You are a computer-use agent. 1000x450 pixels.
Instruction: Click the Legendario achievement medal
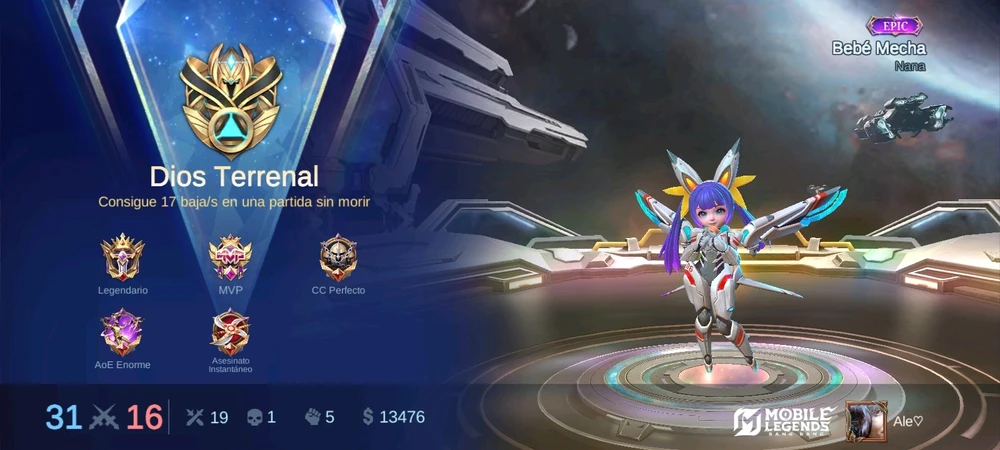click(x=123, y=258)
